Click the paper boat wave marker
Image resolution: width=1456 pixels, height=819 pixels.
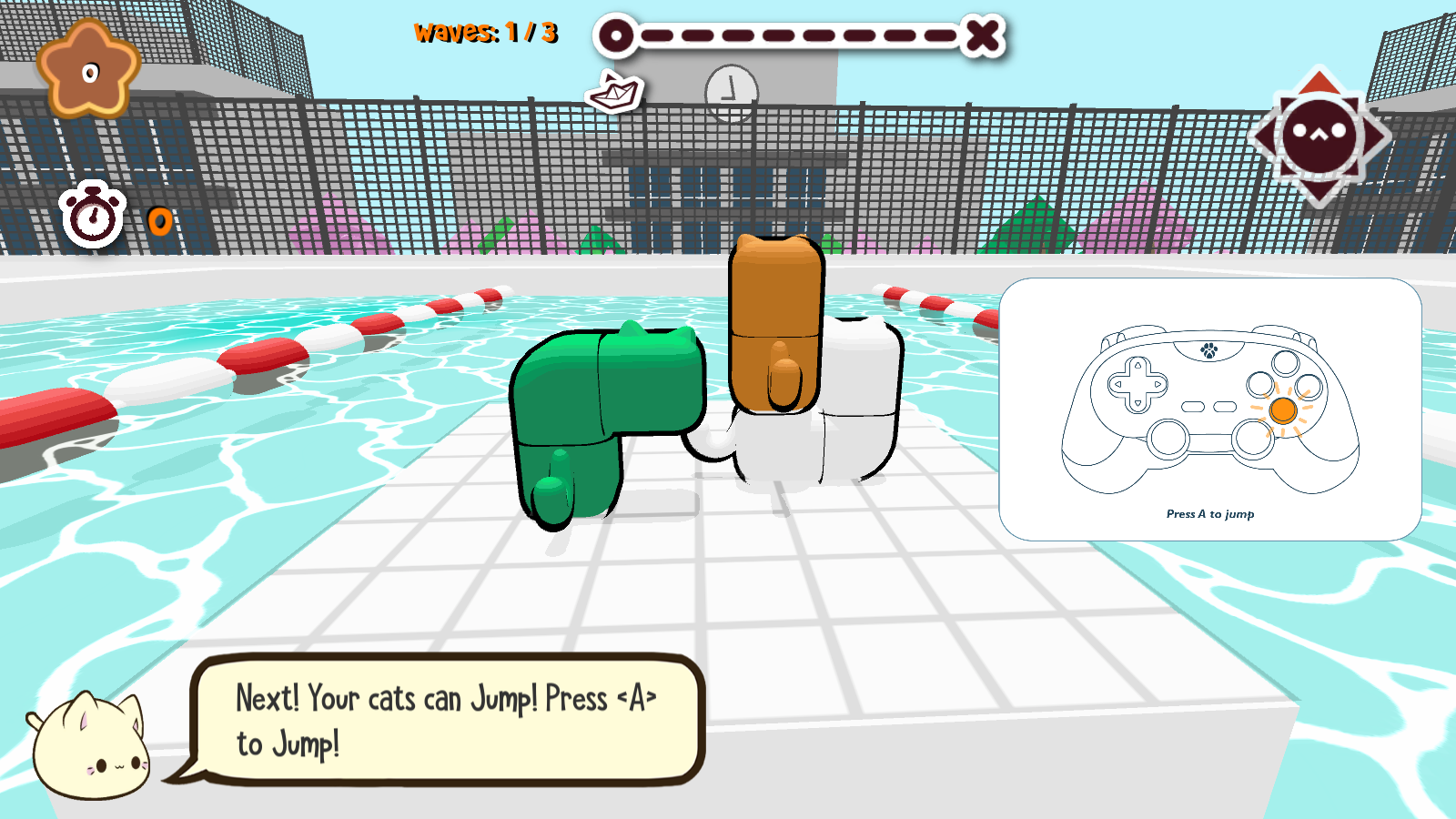tap(614, 92)
